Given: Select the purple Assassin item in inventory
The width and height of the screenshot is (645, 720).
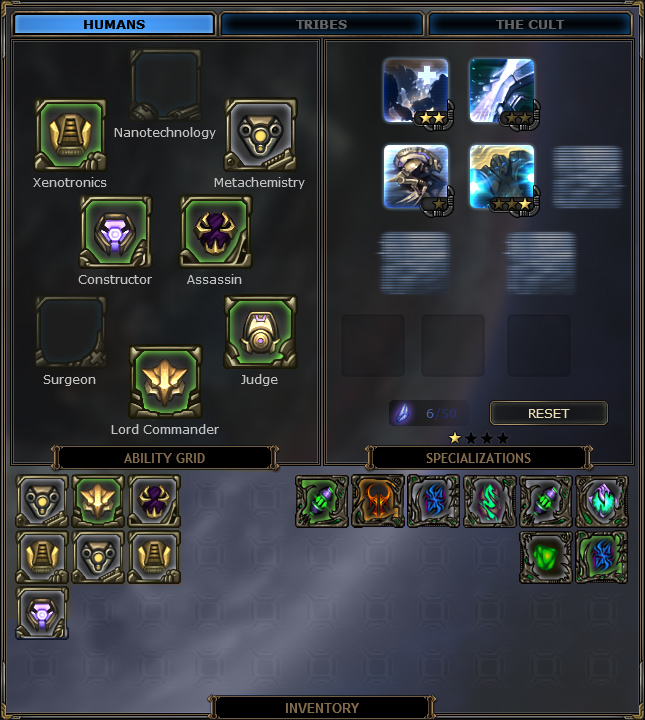Looking at the screenshot, I should tap(155, 501).
